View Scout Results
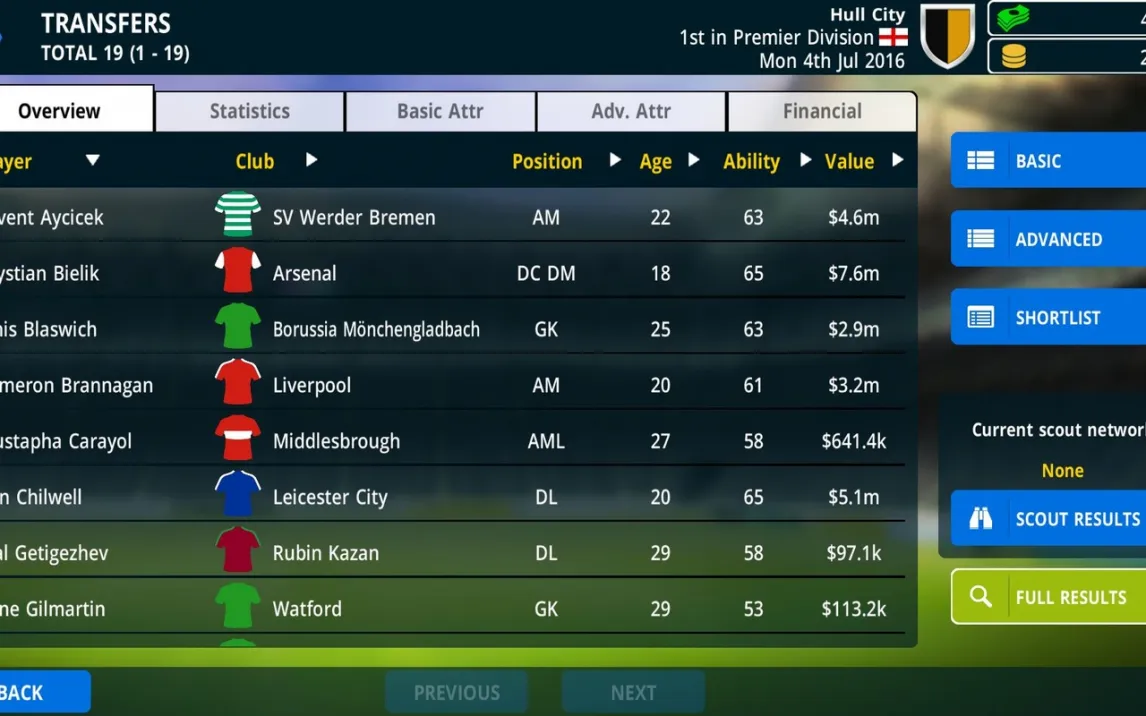This screenshot has width=1146, height=716. pos(1047,519)
